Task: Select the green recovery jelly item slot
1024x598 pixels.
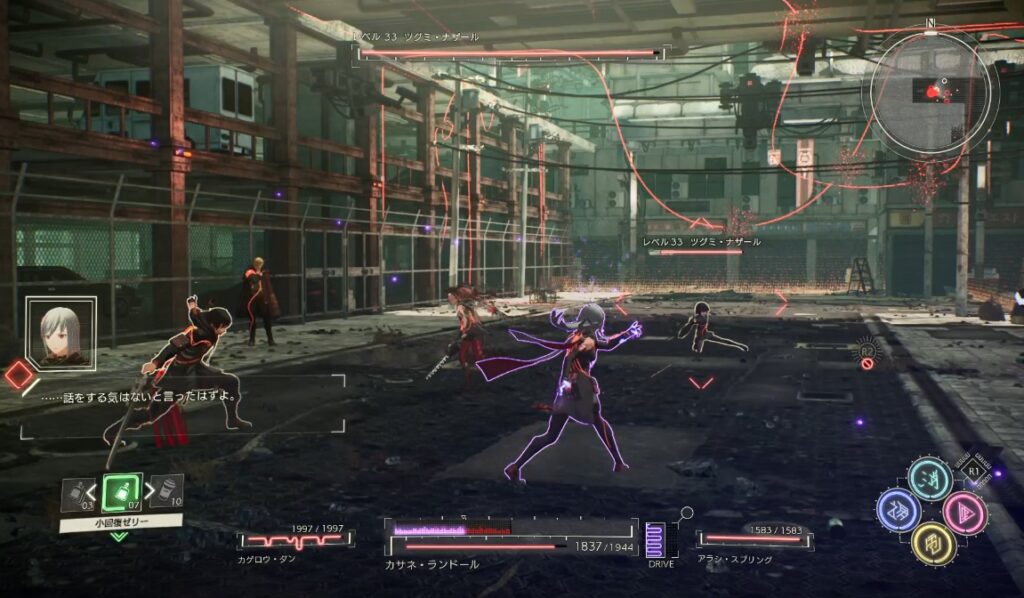Action: click(121, 491)
